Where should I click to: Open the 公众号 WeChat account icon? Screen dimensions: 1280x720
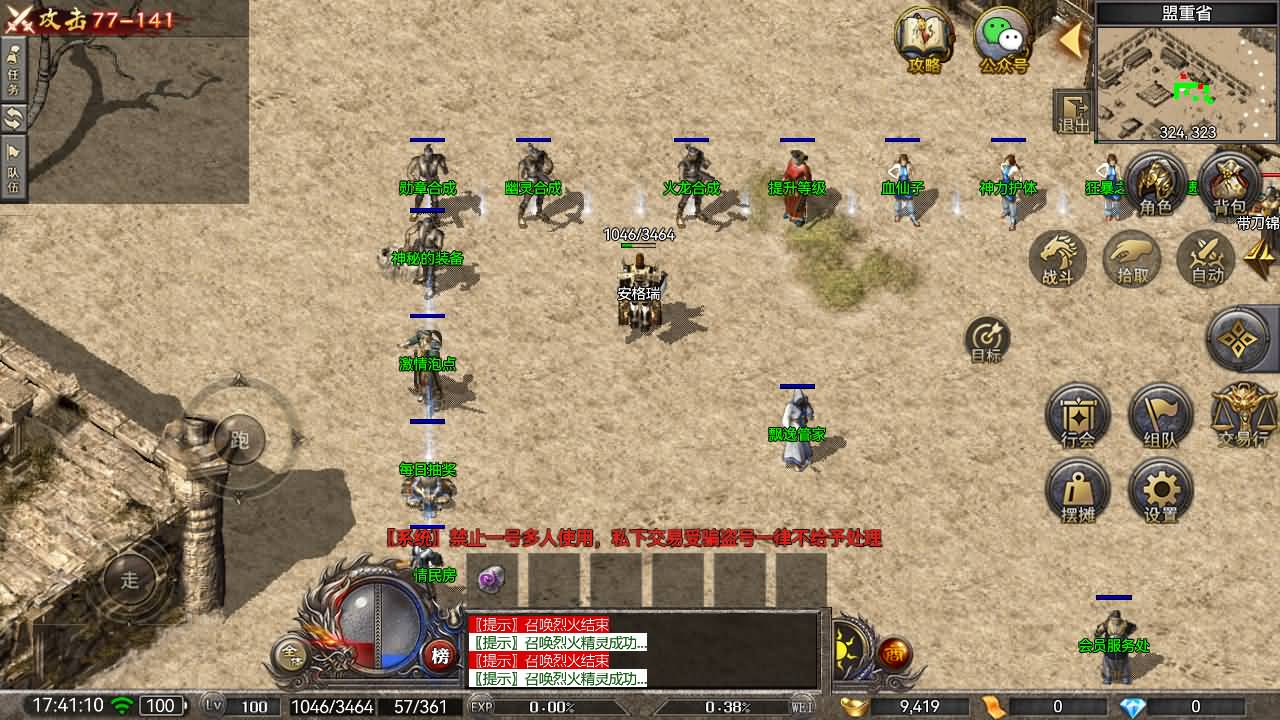(x=1003, y=42)
